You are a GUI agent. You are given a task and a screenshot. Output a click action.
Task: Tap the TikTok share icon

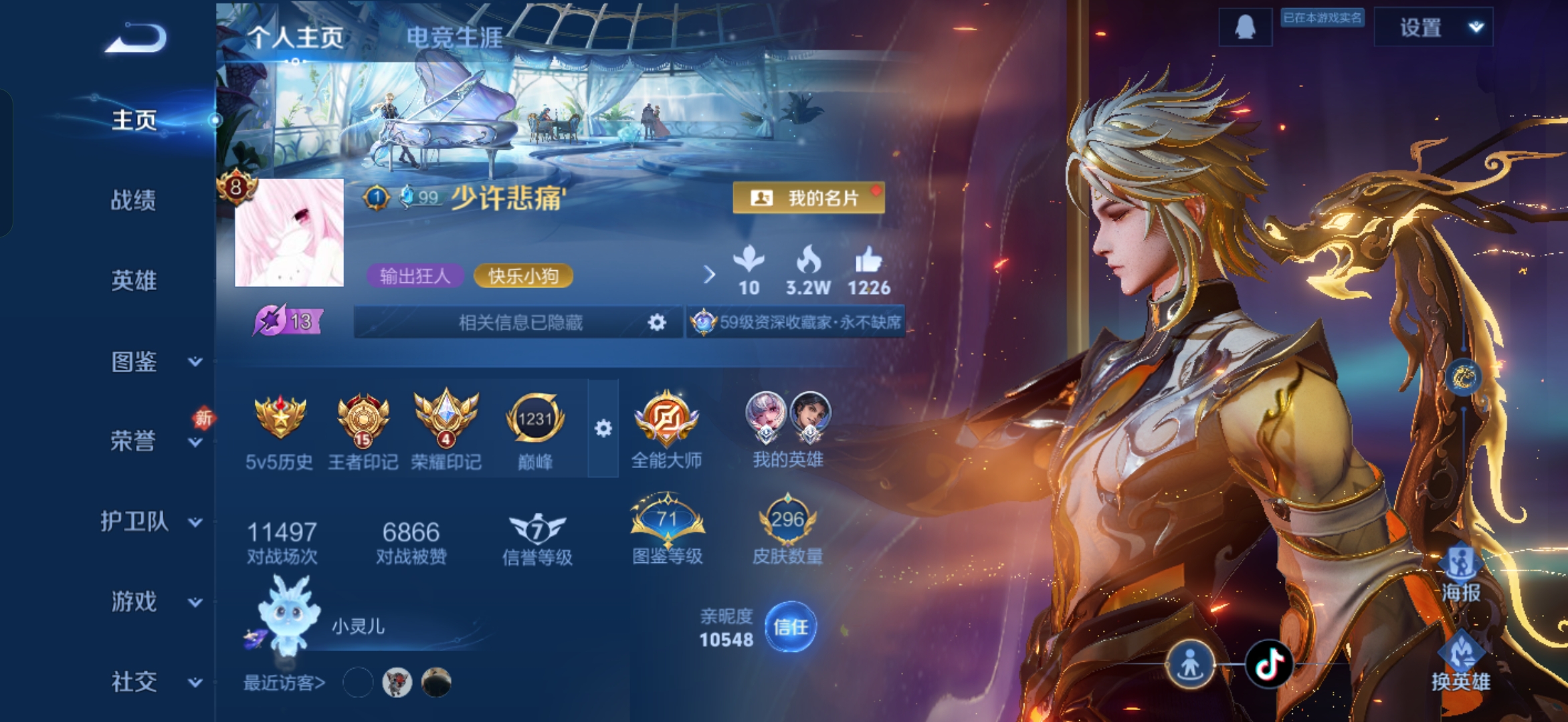(x=1268, y=665)
